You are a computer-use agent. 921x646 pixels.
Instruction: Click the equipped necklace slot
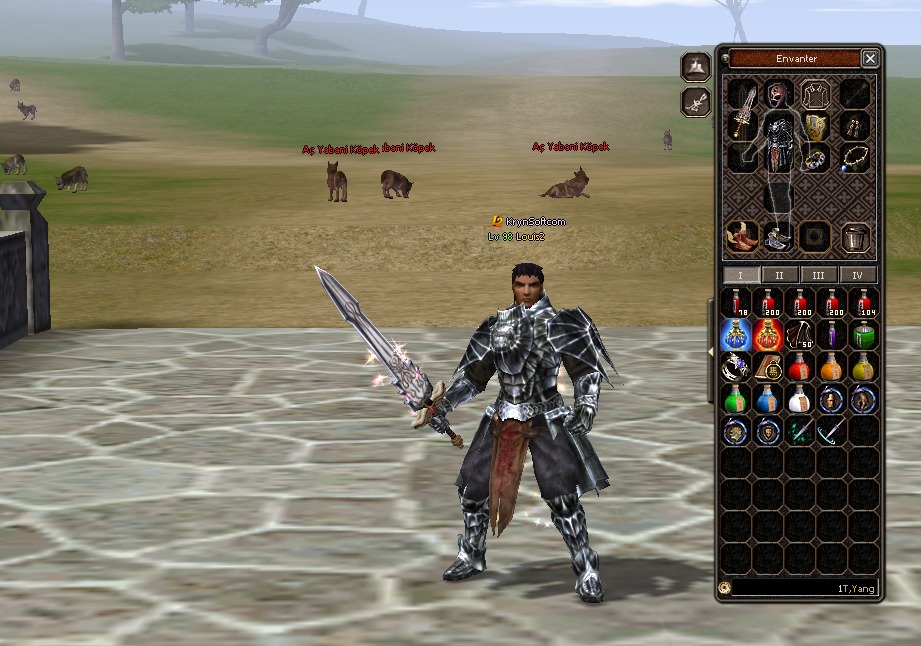point(853,157)
